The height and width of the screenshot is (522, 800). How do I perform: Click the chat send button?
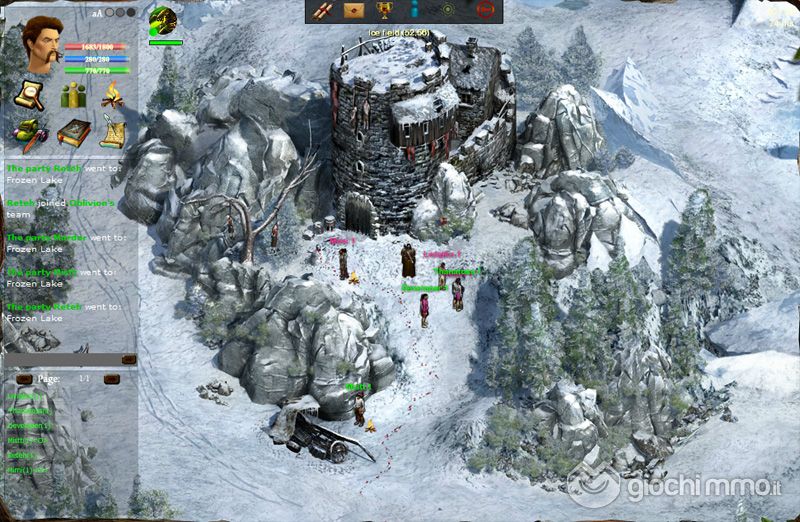pos(128,358)
